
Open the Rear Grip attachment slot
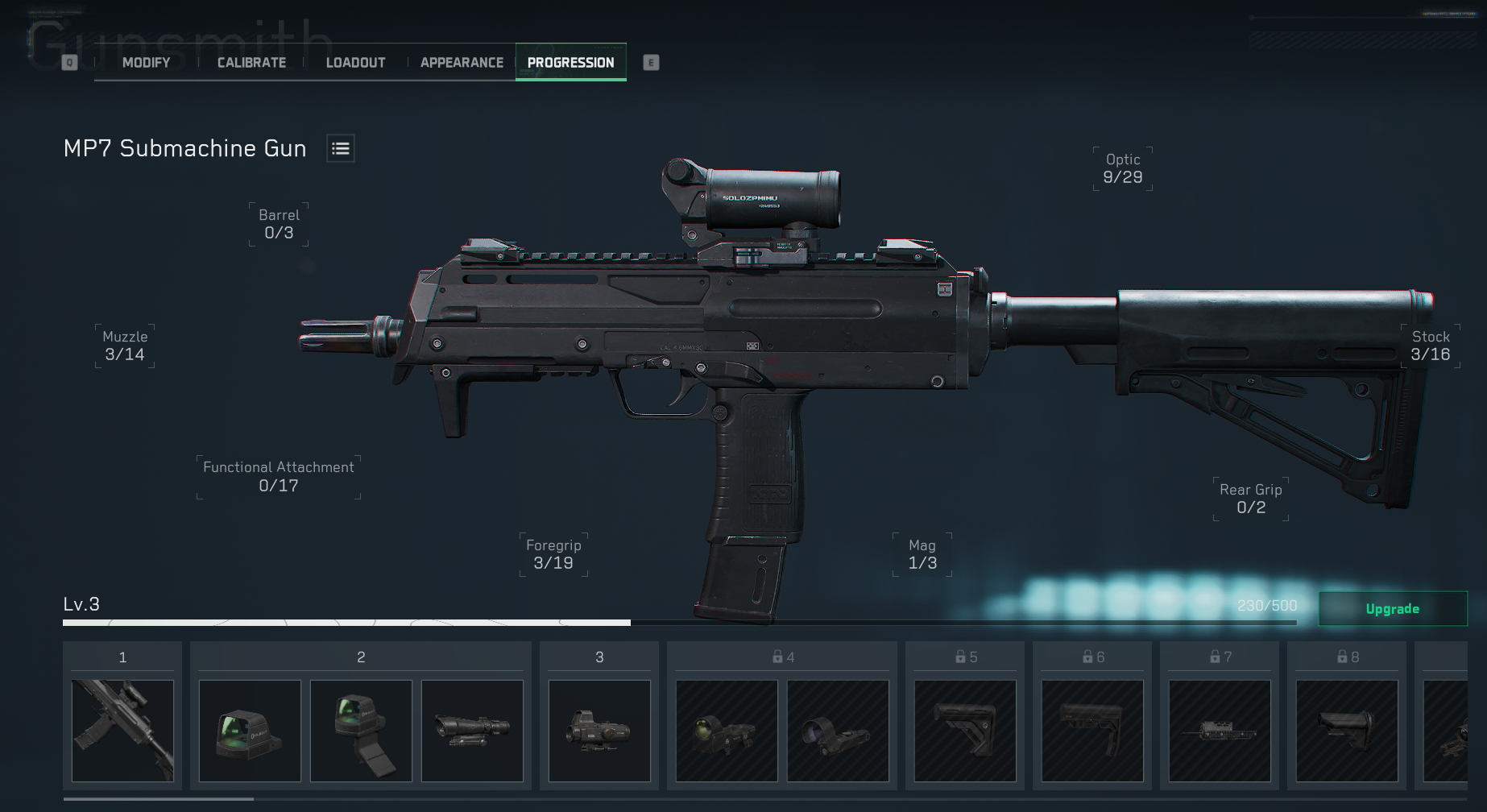[1250, 499]
